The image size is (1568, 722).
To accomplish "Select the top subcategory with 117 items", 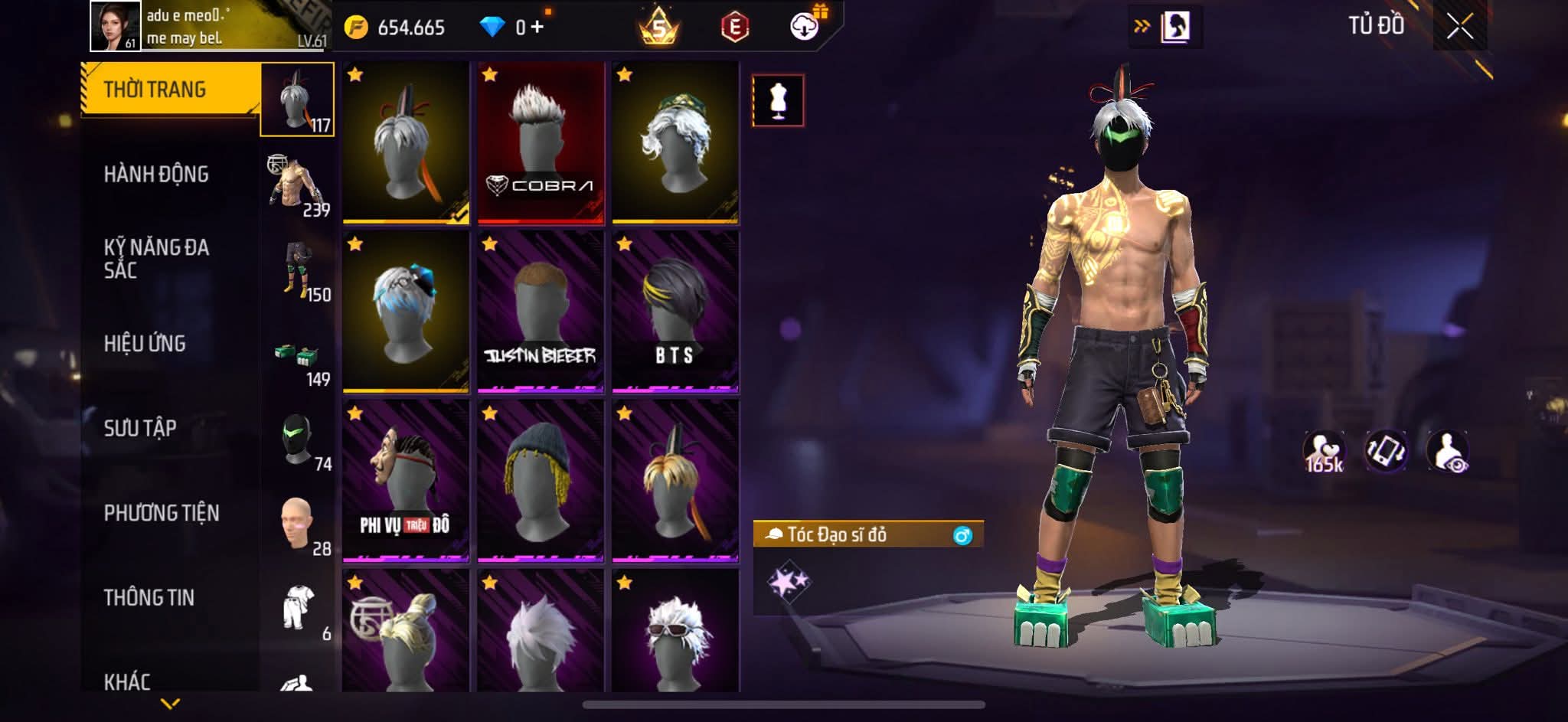I will pos(297,100).
